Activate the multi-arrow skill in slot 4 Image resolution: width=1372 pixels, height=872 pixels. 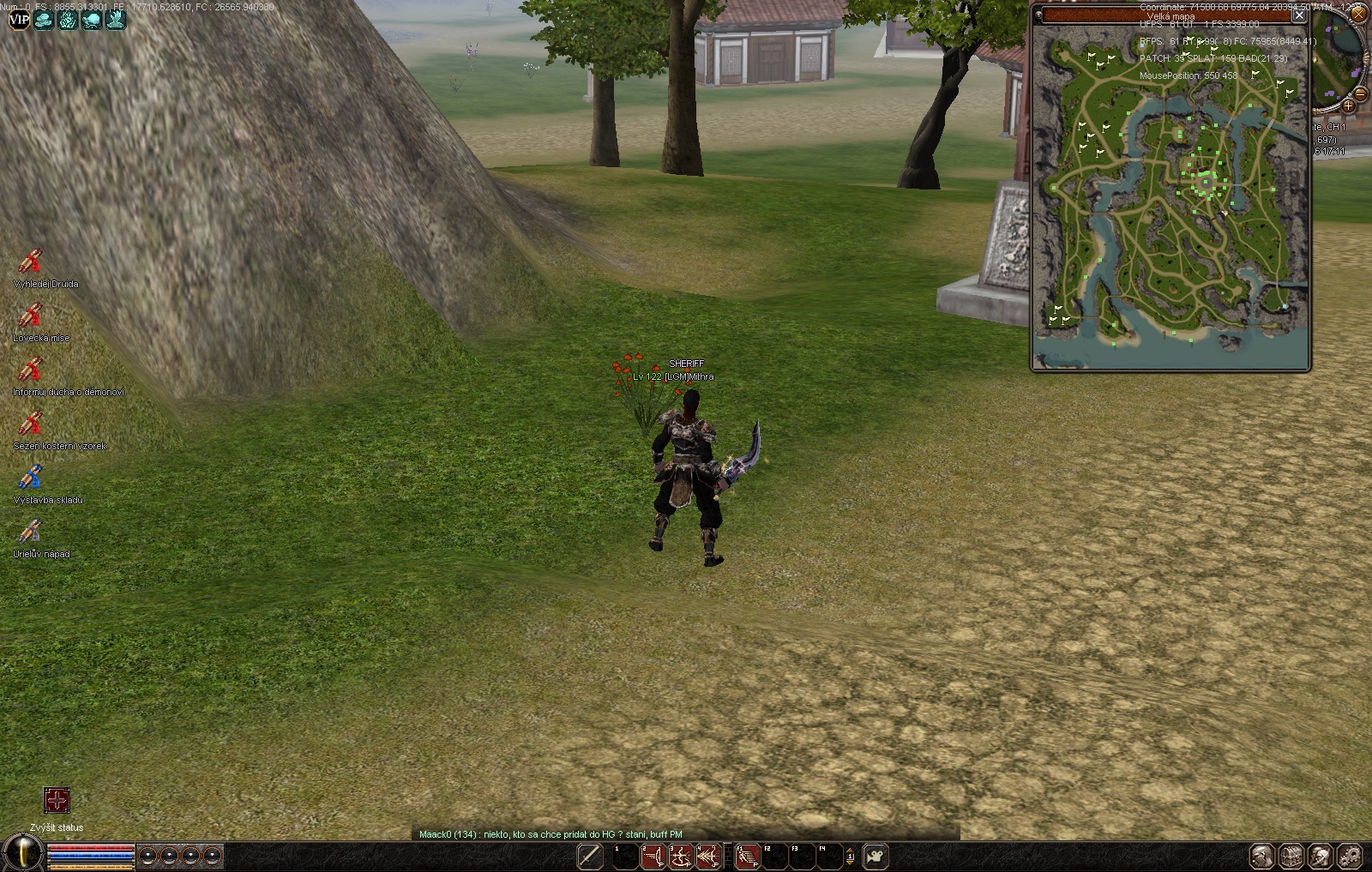[x=707, y=856]
